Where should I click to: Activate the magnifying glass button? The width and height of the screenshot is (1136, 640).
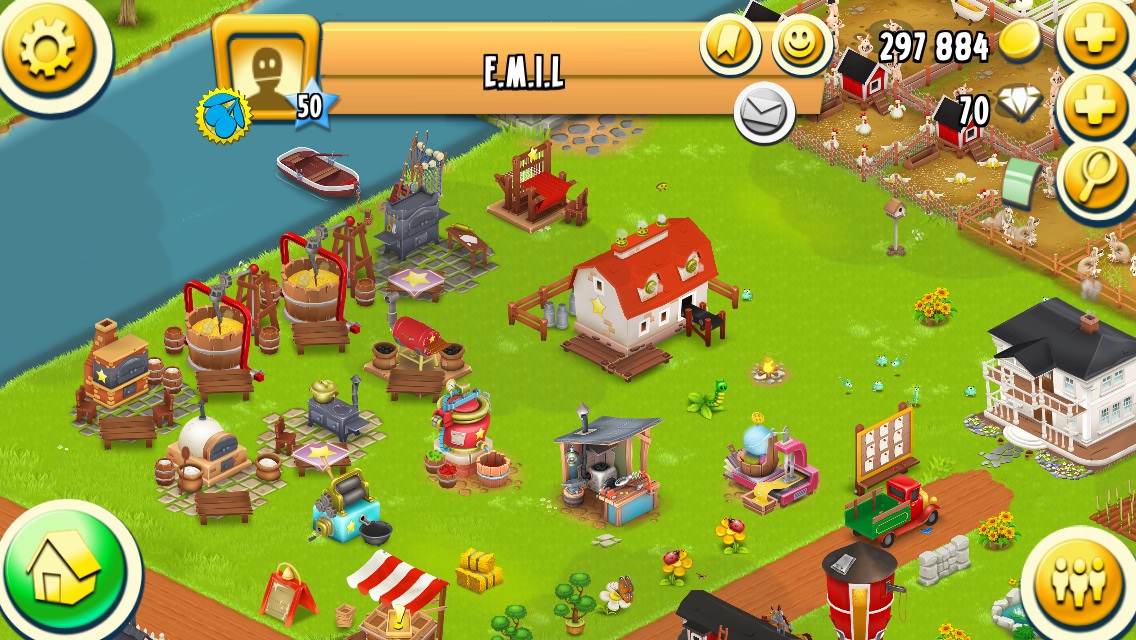pos(1095,176)
